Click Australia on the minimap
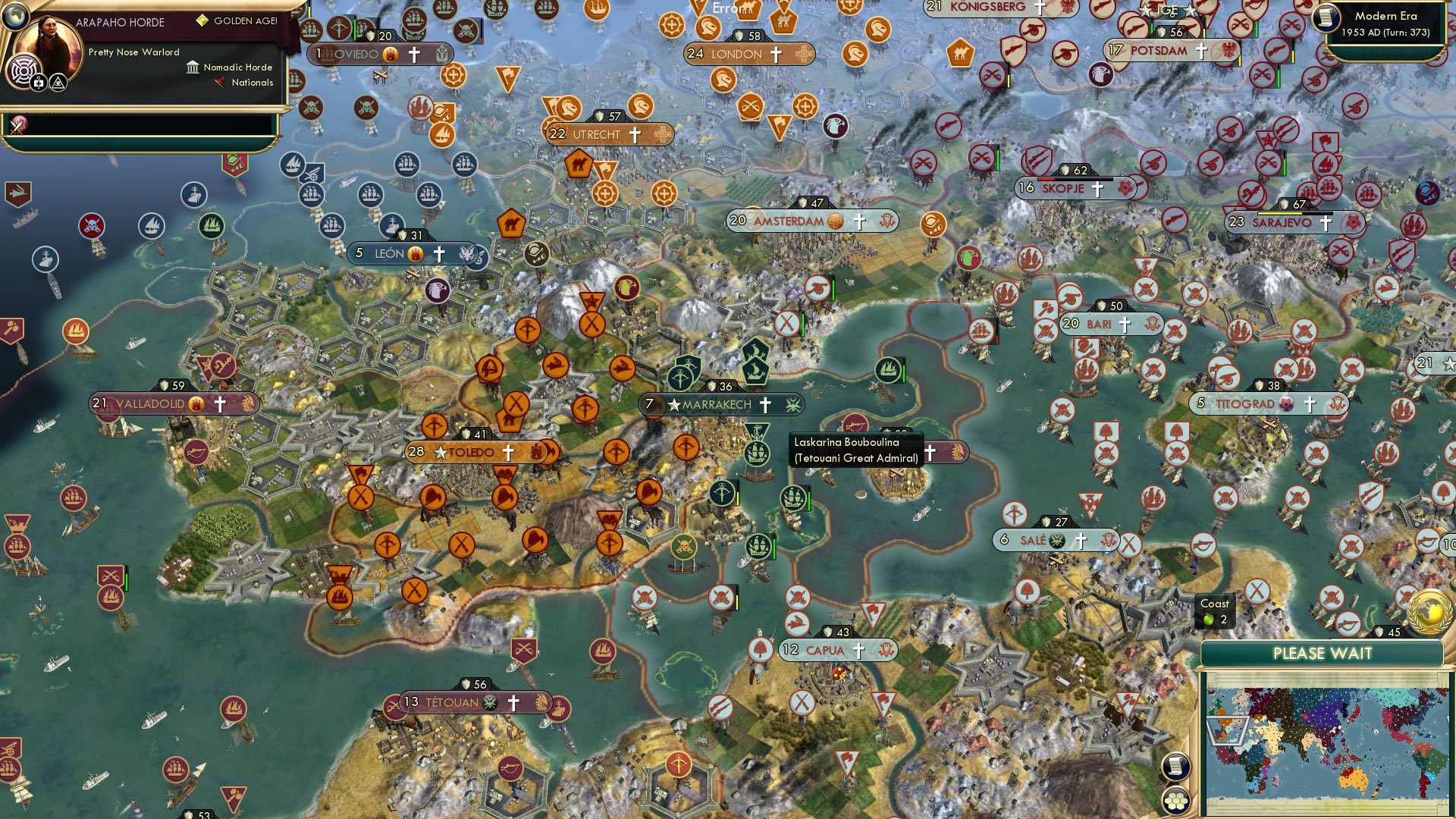The width and height of the screenshot is (1456, 819). click(1353, 780)
